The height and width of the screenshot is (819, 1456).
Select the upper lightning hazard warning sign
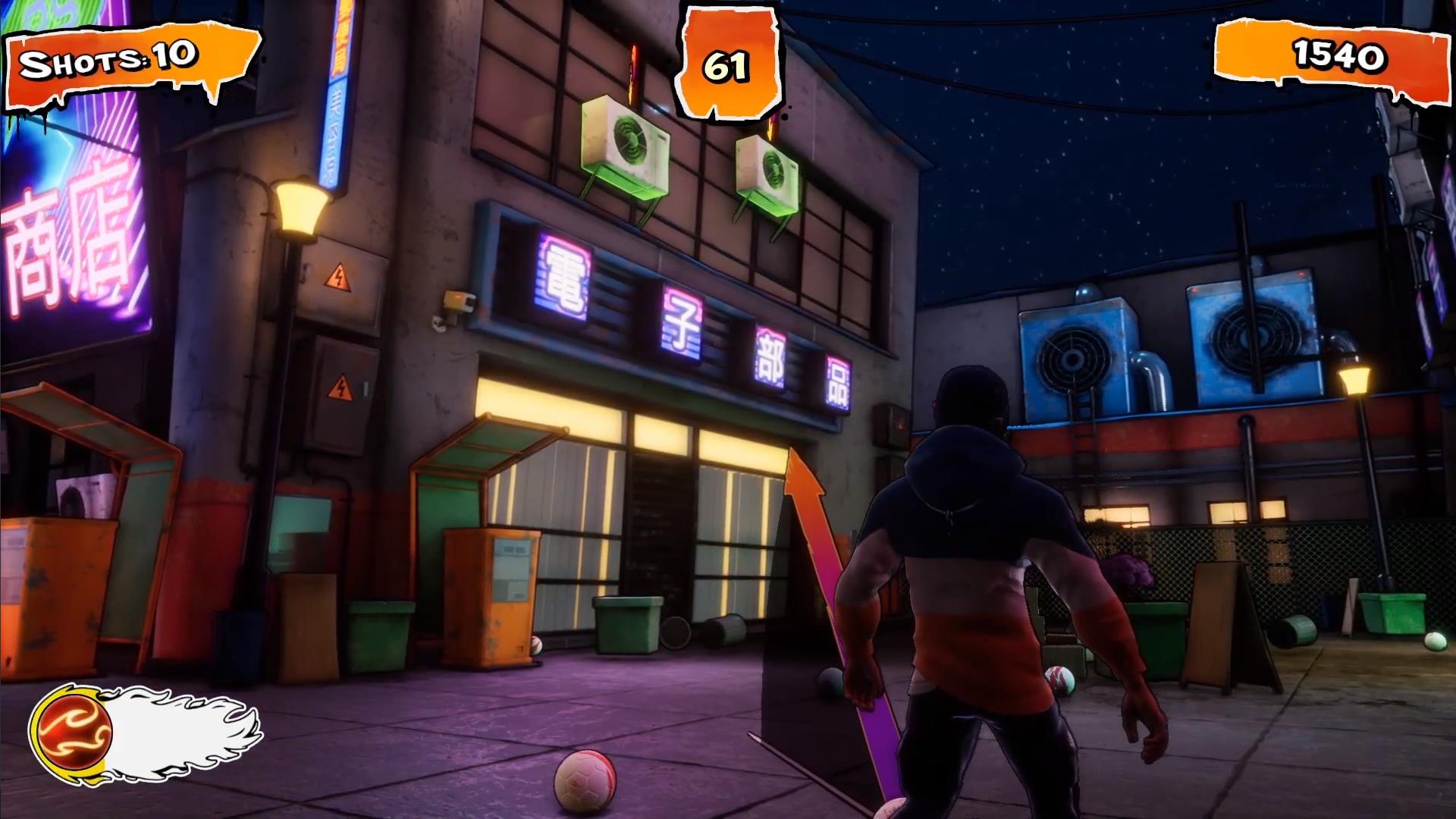pos(340,278)
